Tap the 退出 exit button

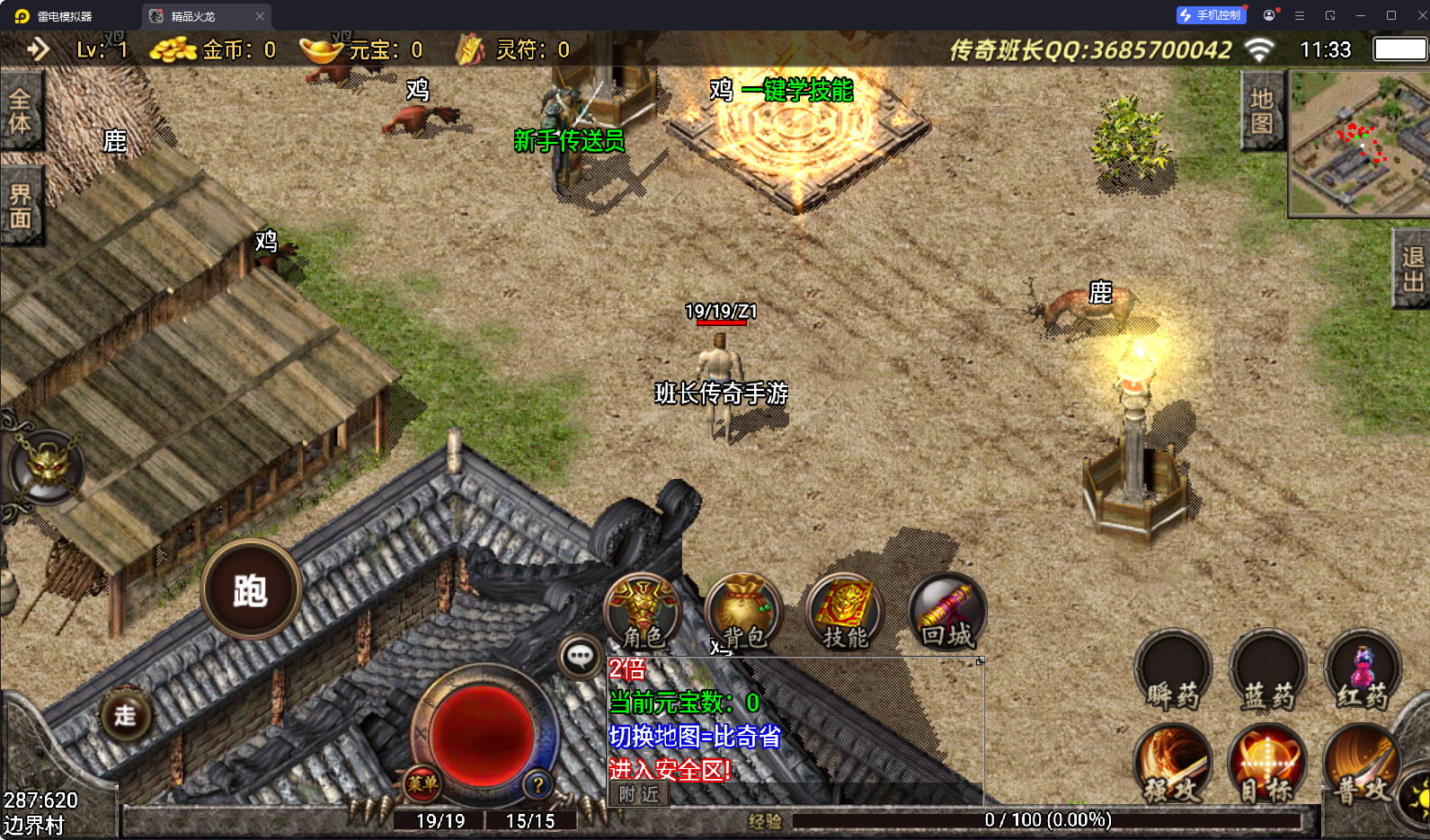coord(1413,269)
